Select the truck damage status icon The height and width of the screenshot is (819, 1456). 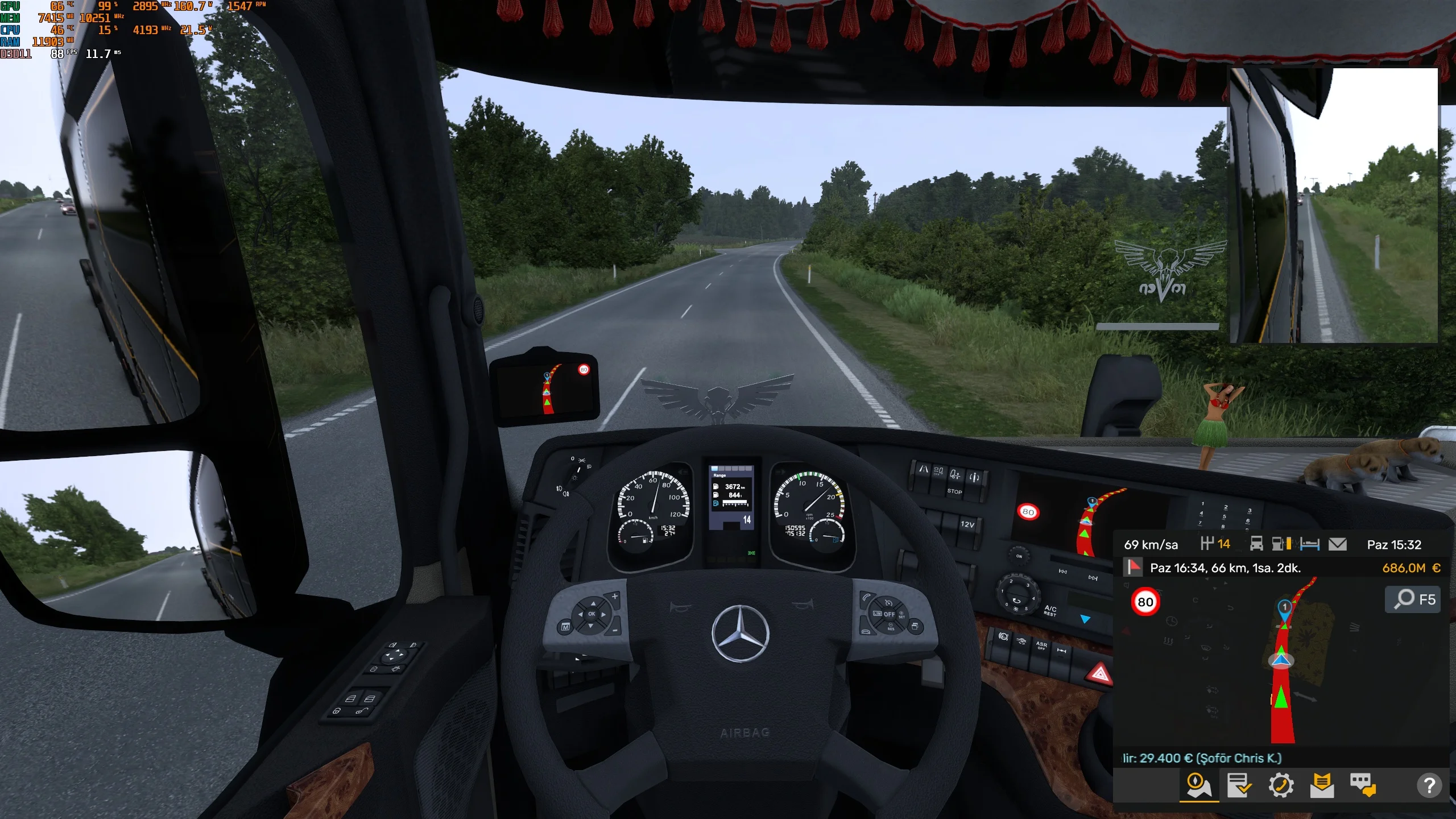click(1256, 544)
